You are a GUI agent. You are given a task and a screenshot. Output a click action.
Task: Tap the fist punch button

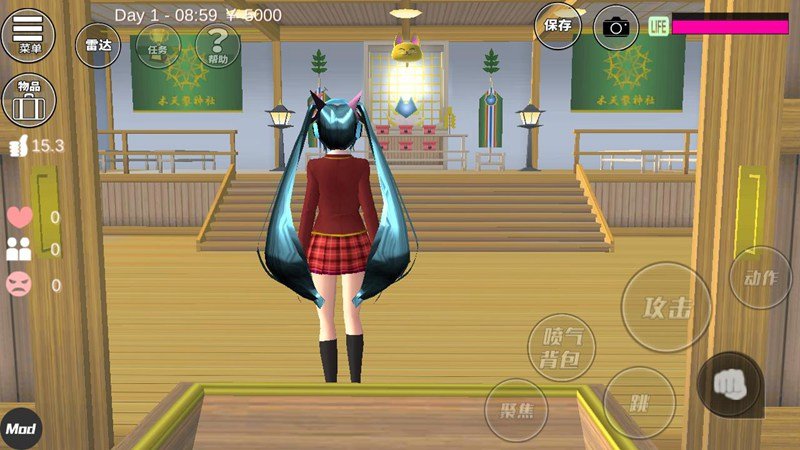point(730,384)
